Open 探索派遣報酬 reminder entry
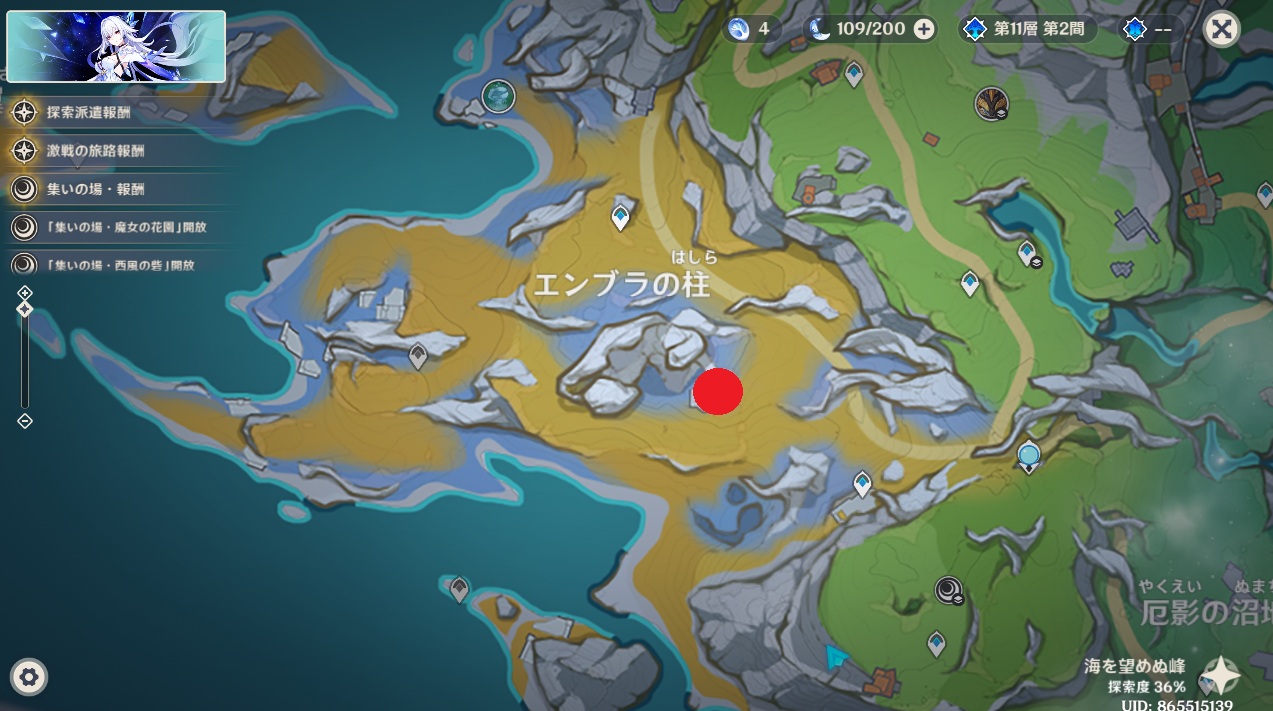This screenshot has width=1273, height=711. pyautogui.click(x=88, y=112)
